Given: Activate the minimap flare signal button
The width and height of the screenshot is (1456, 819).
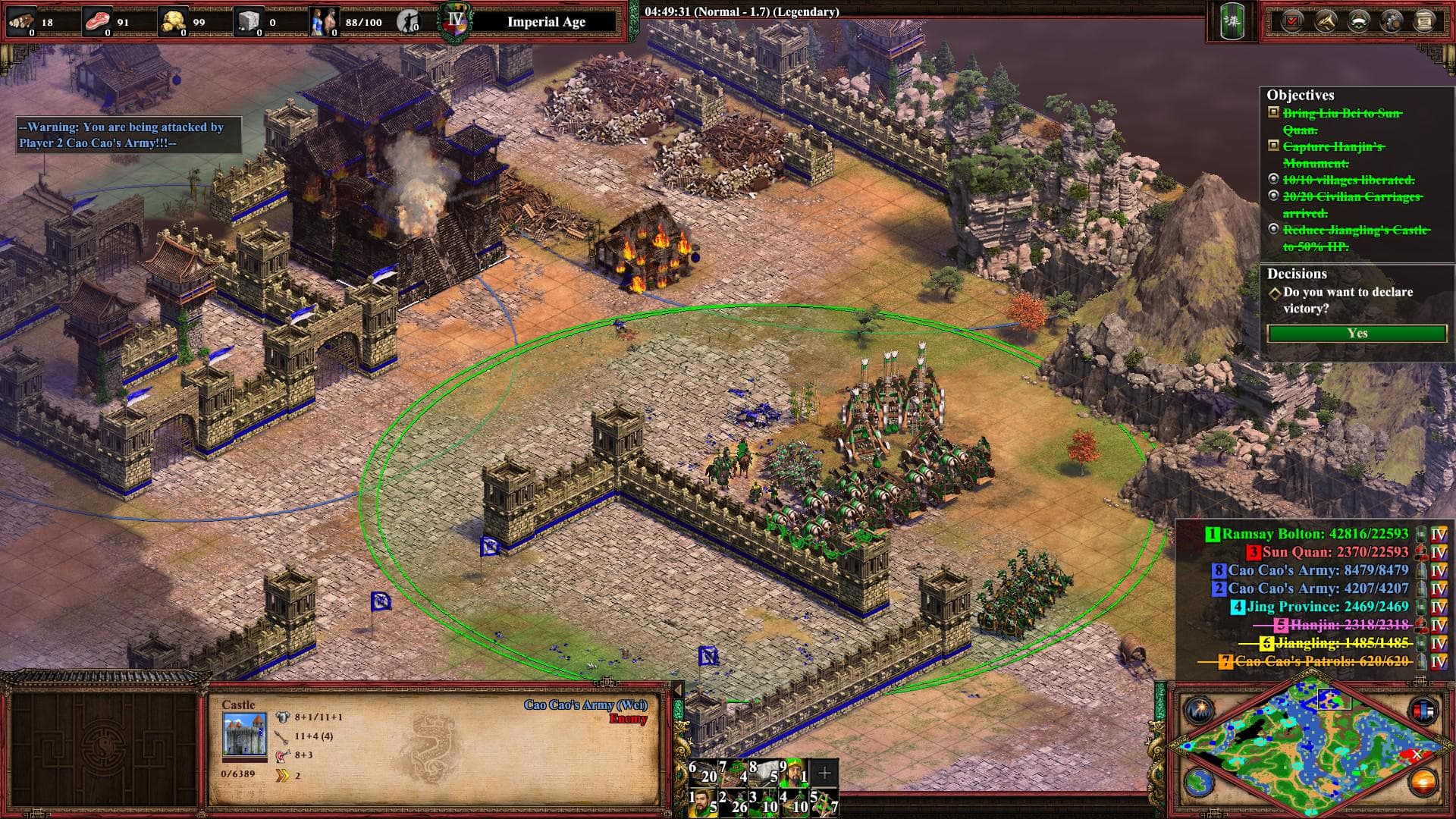Looking at the screenshot, I should pos(1199,711).
